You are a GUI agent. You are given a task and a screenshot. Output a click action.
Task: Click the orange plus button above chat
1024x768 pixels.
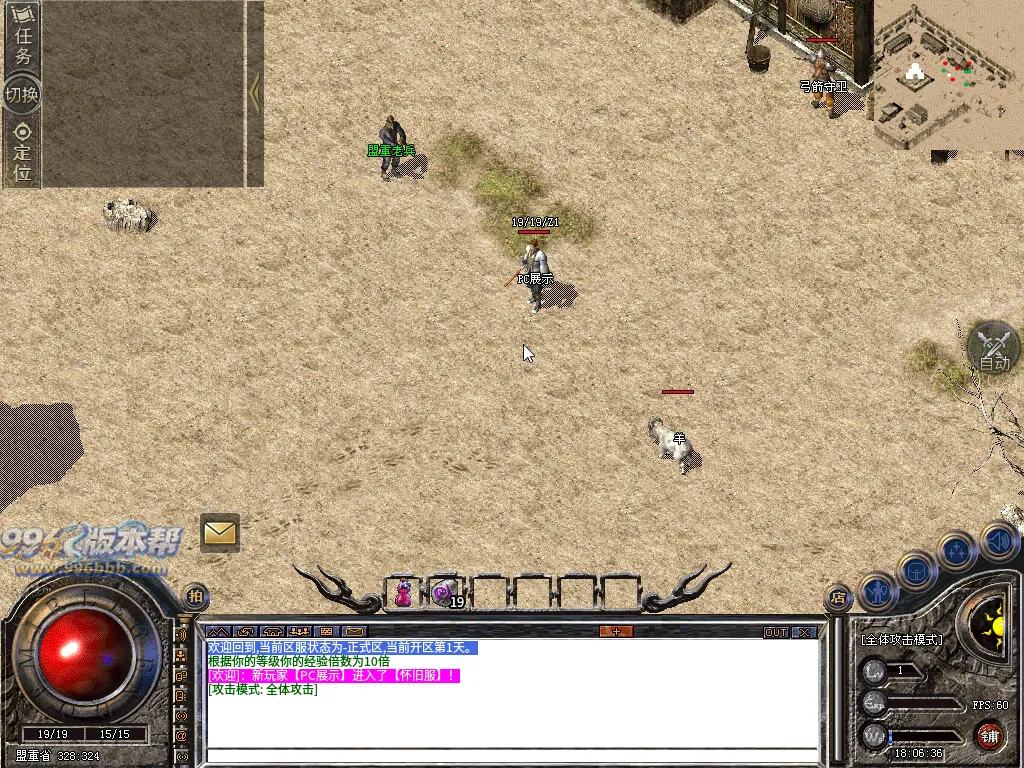click(x=616, y=632)
